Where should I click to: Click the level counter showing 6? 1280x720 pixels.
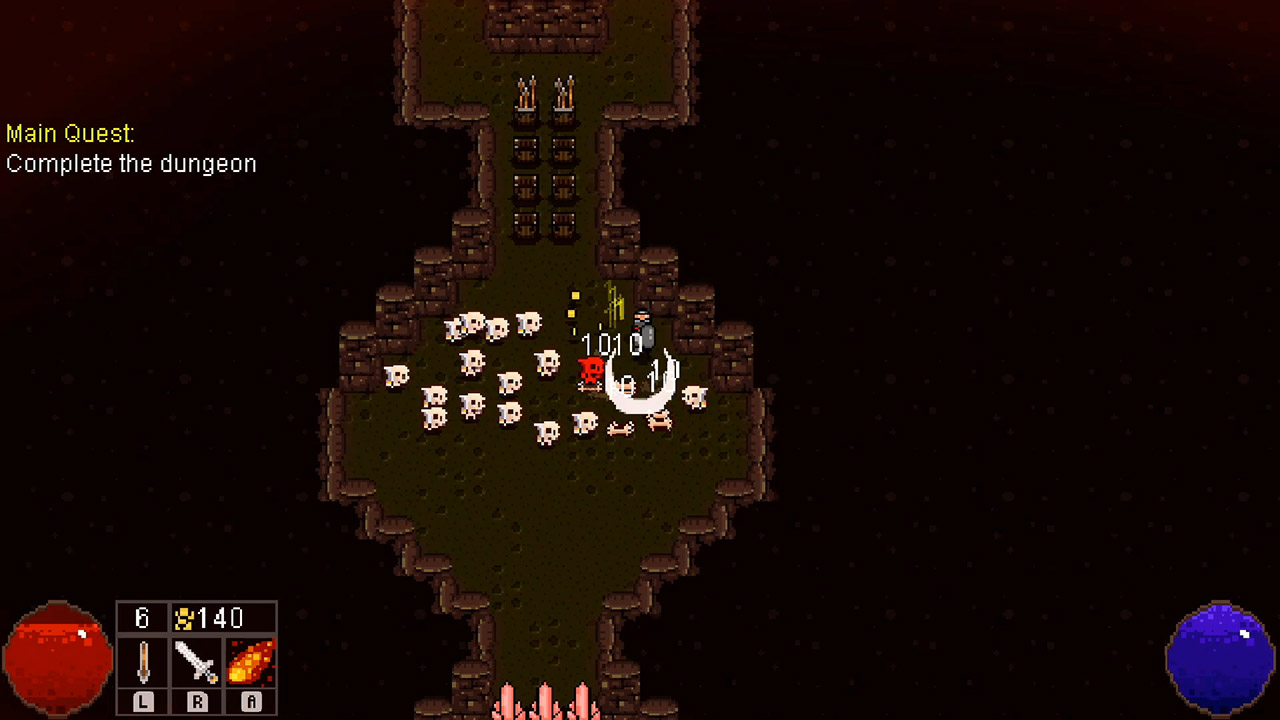pos(142,618)
